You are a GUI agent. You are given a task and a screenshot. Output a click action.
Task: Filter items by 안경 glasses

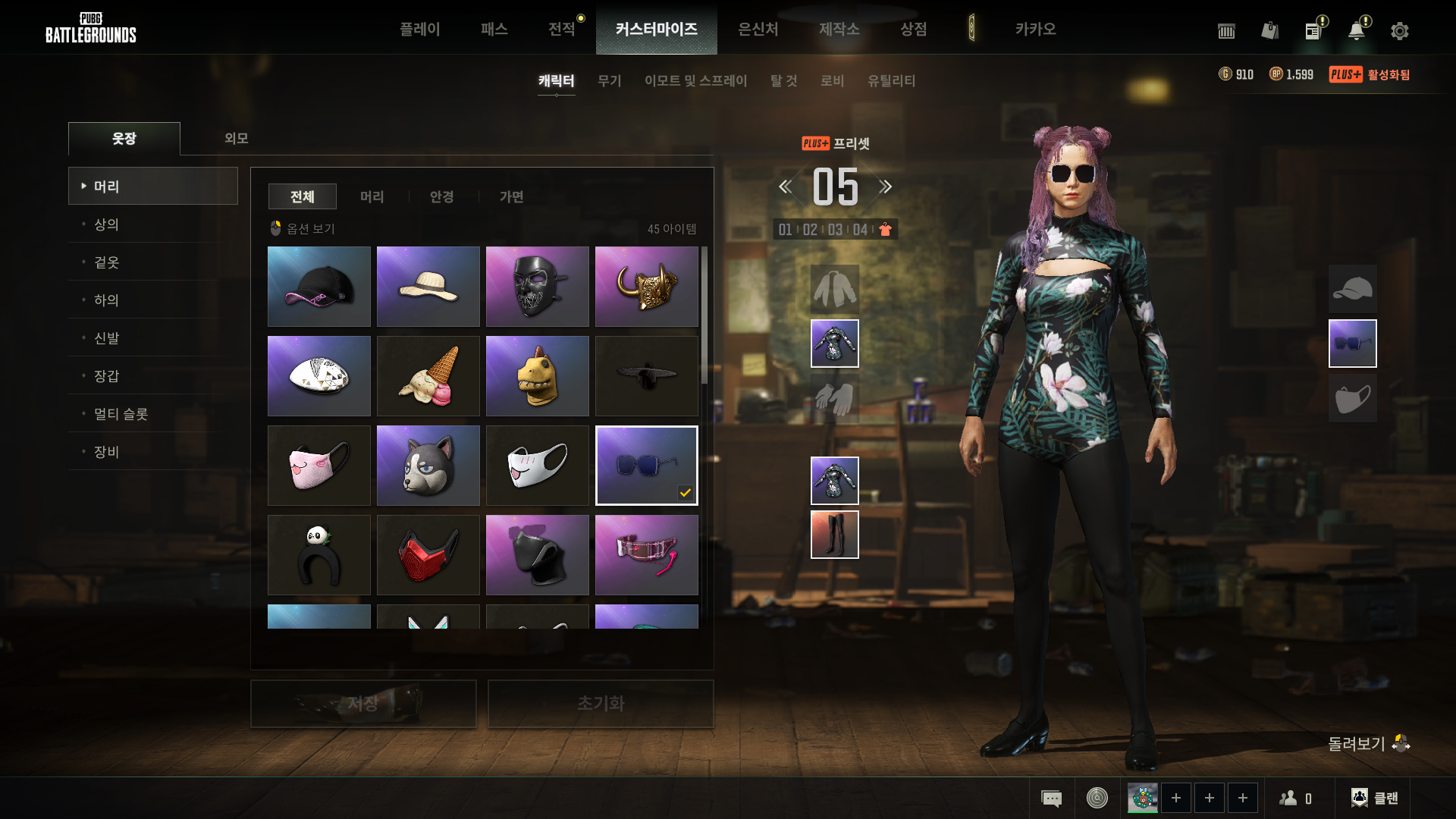[441, 196]
